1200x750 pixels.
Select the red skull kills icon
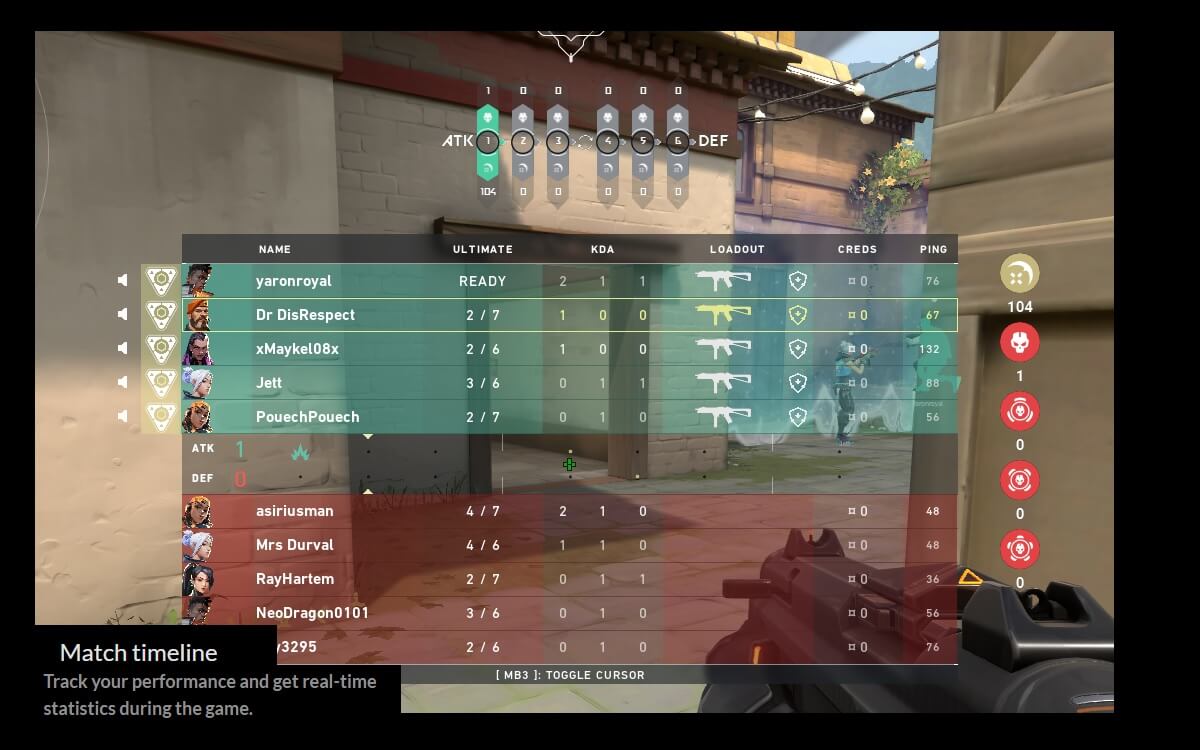pos(1020,343)
